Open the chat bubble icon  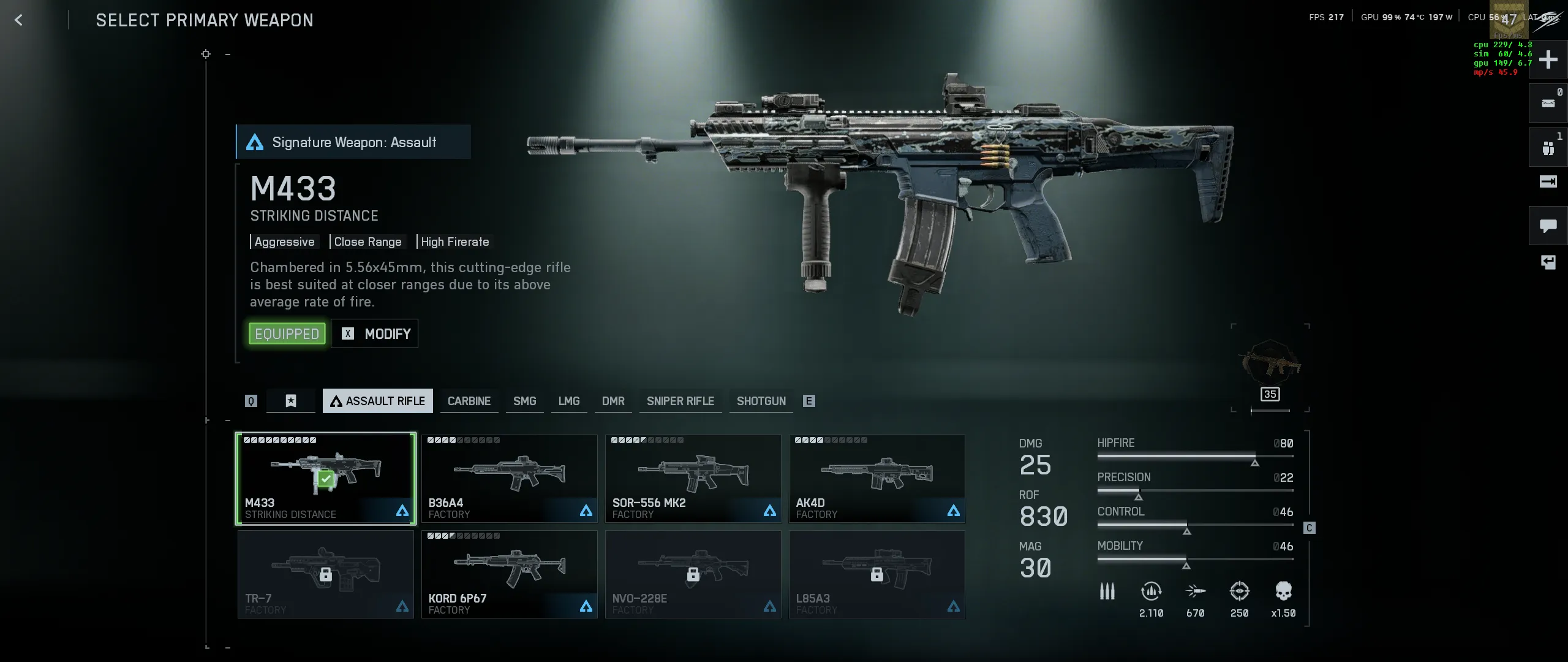[x=1548, y=226]
